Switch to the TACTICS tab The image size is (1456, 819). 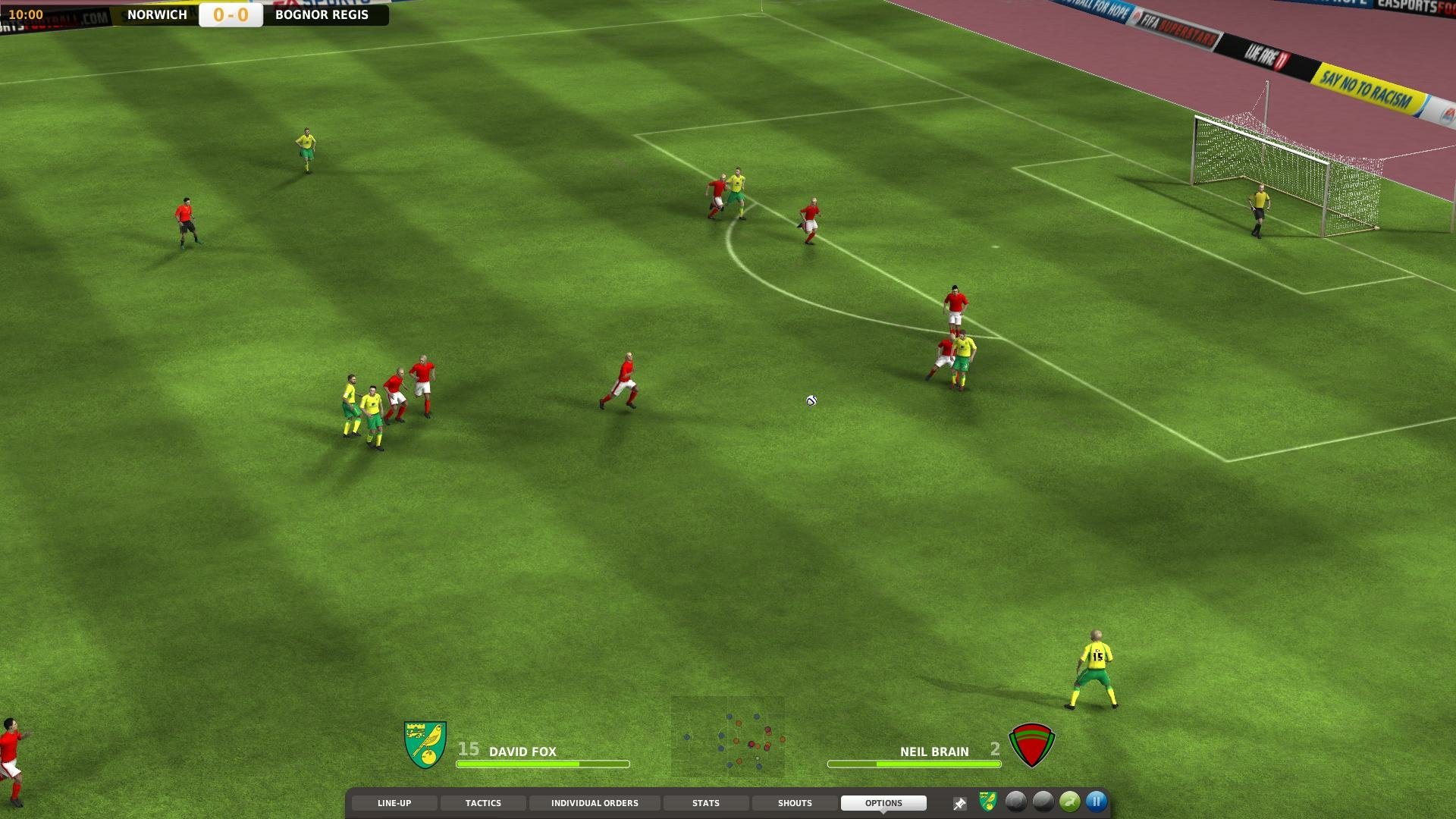click(x=483, y=802)
